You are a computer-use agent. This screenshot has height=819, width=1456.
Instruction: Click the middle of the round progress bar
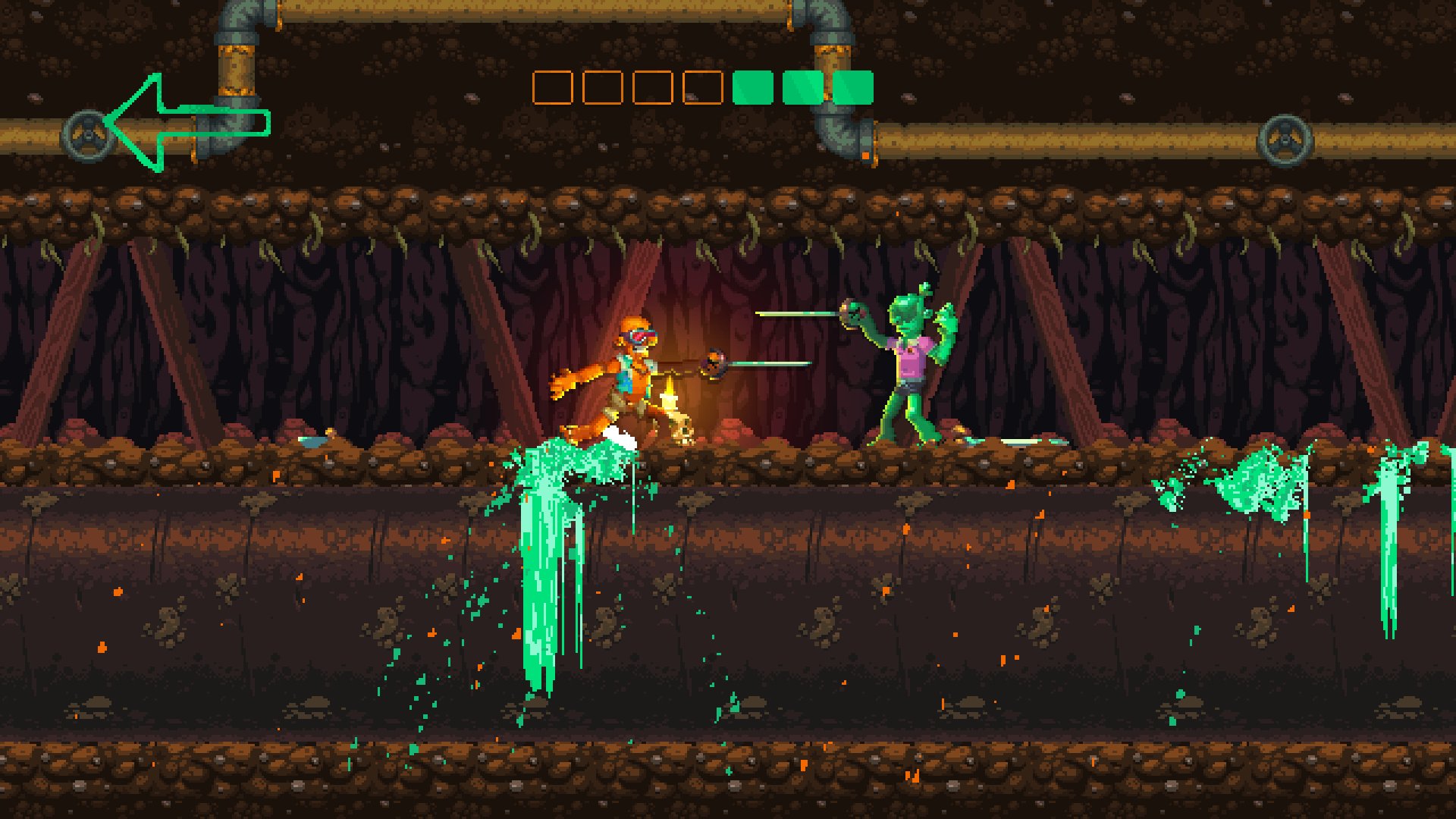pyautogui.click(x=701, y=89)
